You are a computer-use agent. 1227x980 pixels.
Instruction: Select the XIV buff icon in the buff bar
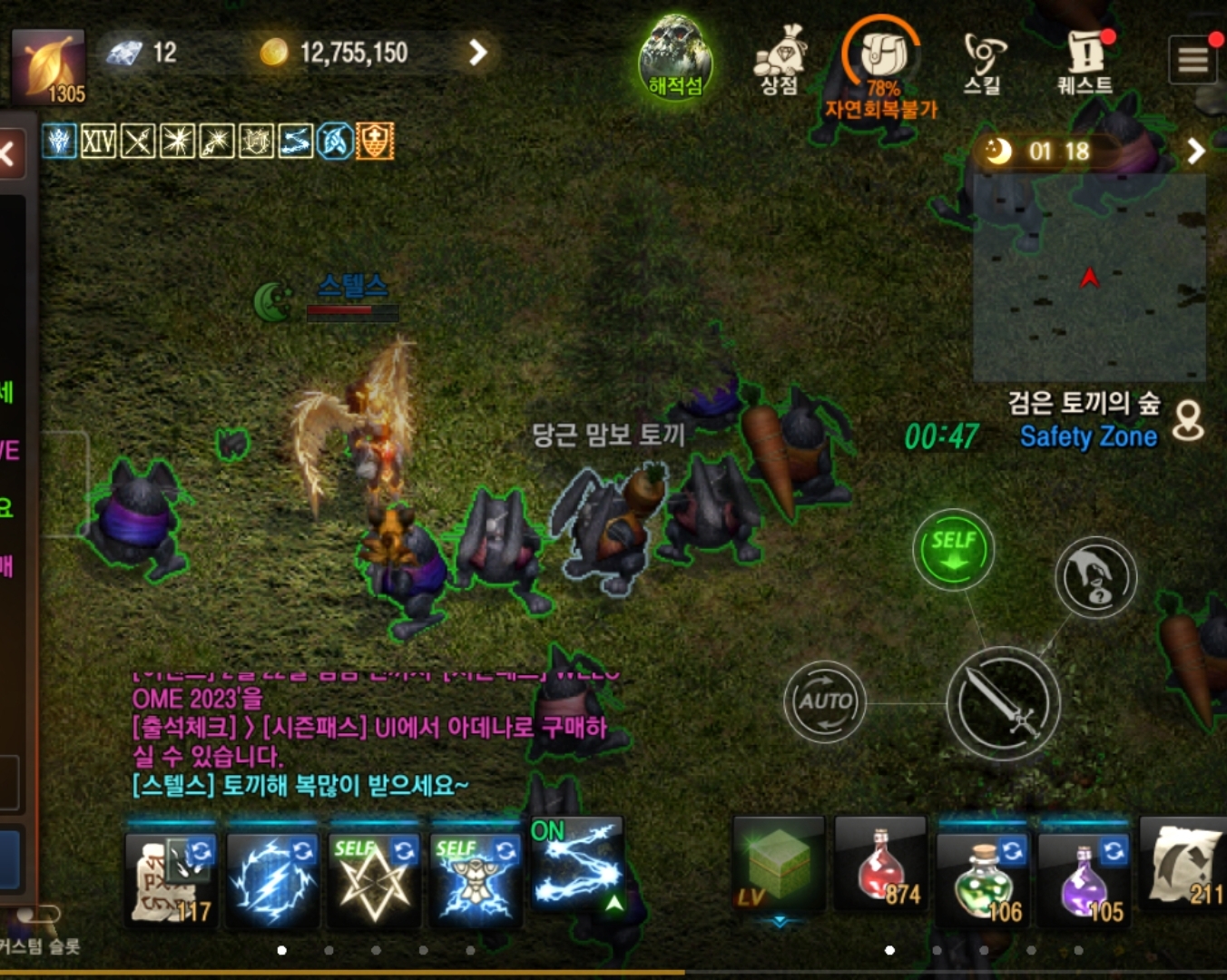point(100,142)
